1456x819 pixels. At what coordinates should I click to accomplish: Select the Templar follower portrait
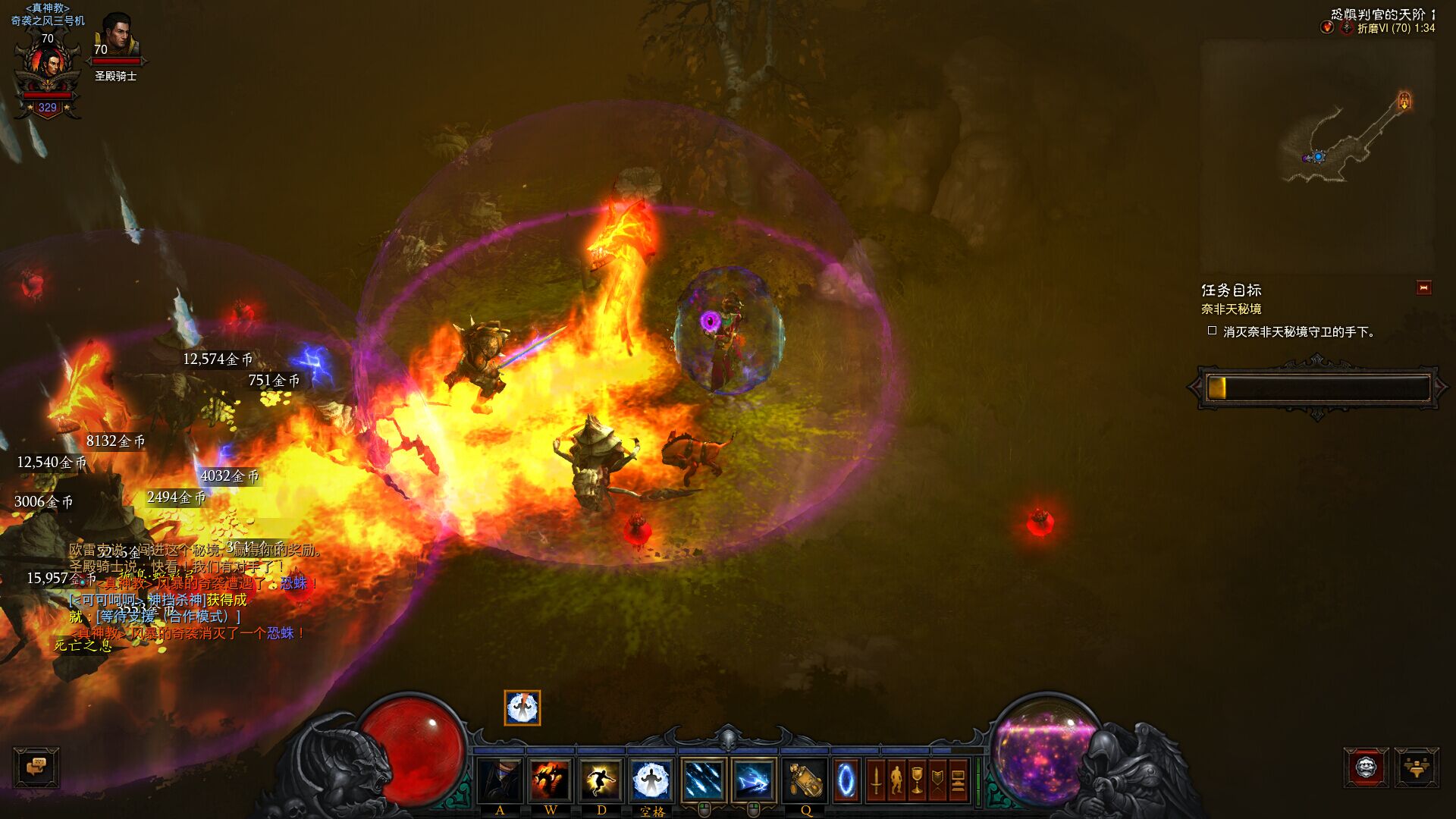(x=116, y=38)
